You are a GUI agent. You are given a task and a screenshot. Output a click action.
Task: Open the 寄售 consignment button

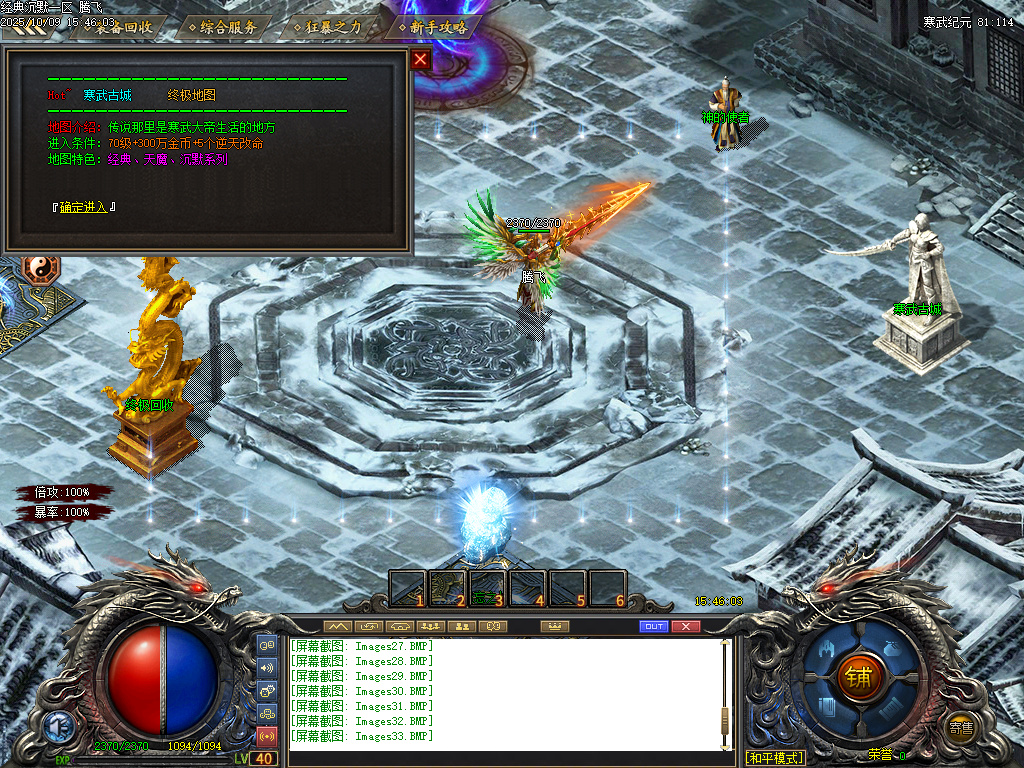tap(961, 727)
